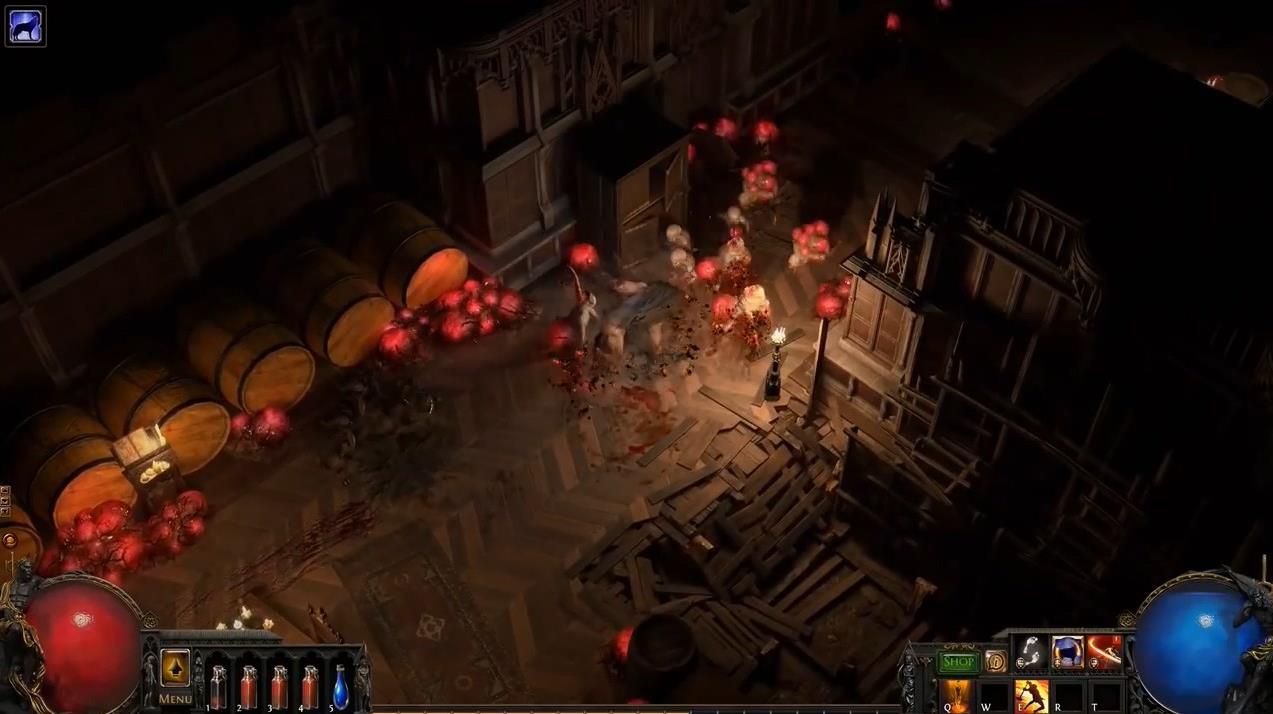Image resolution: width=1273 pixels, height=714 pixels.
Task: Click the gold coin icon beside Shop
Action: pyautogui.click(x=995, y=661)
